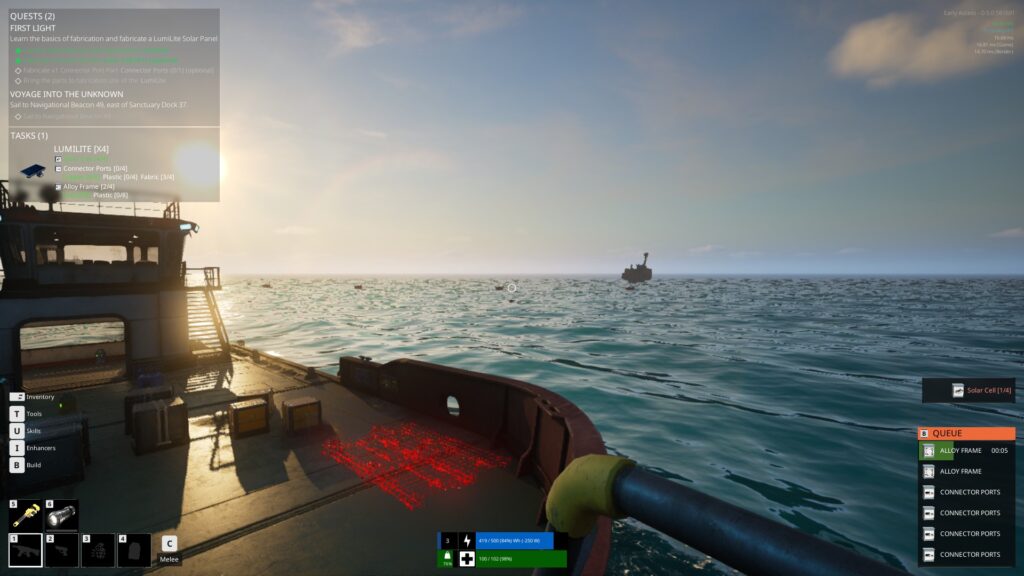This screenshot has height=576, width=1024.
Task: Select the grenade in slot 3
Action: [x=98, y=550]
